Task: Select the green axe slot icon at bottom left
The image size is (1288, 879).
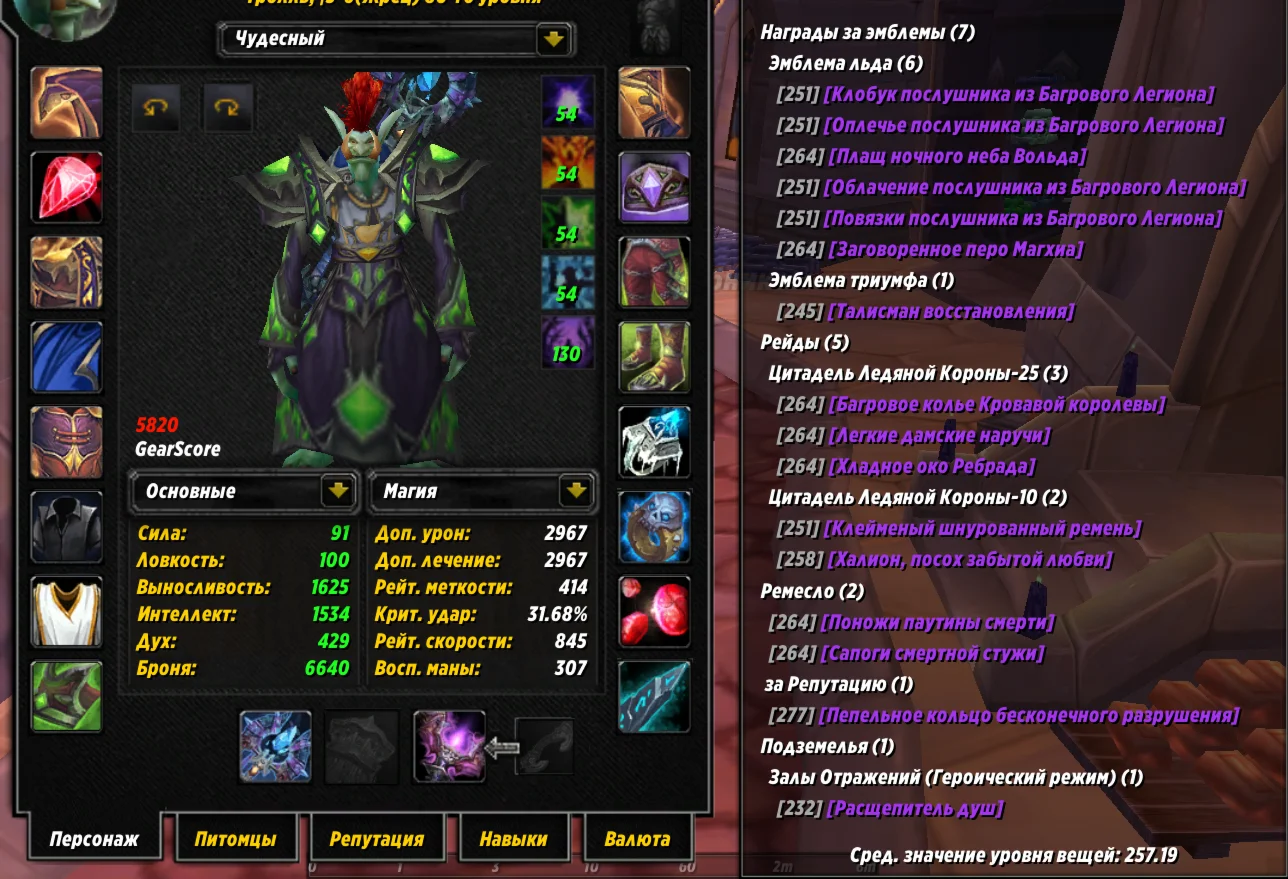Action: click(x=66, y=696)
